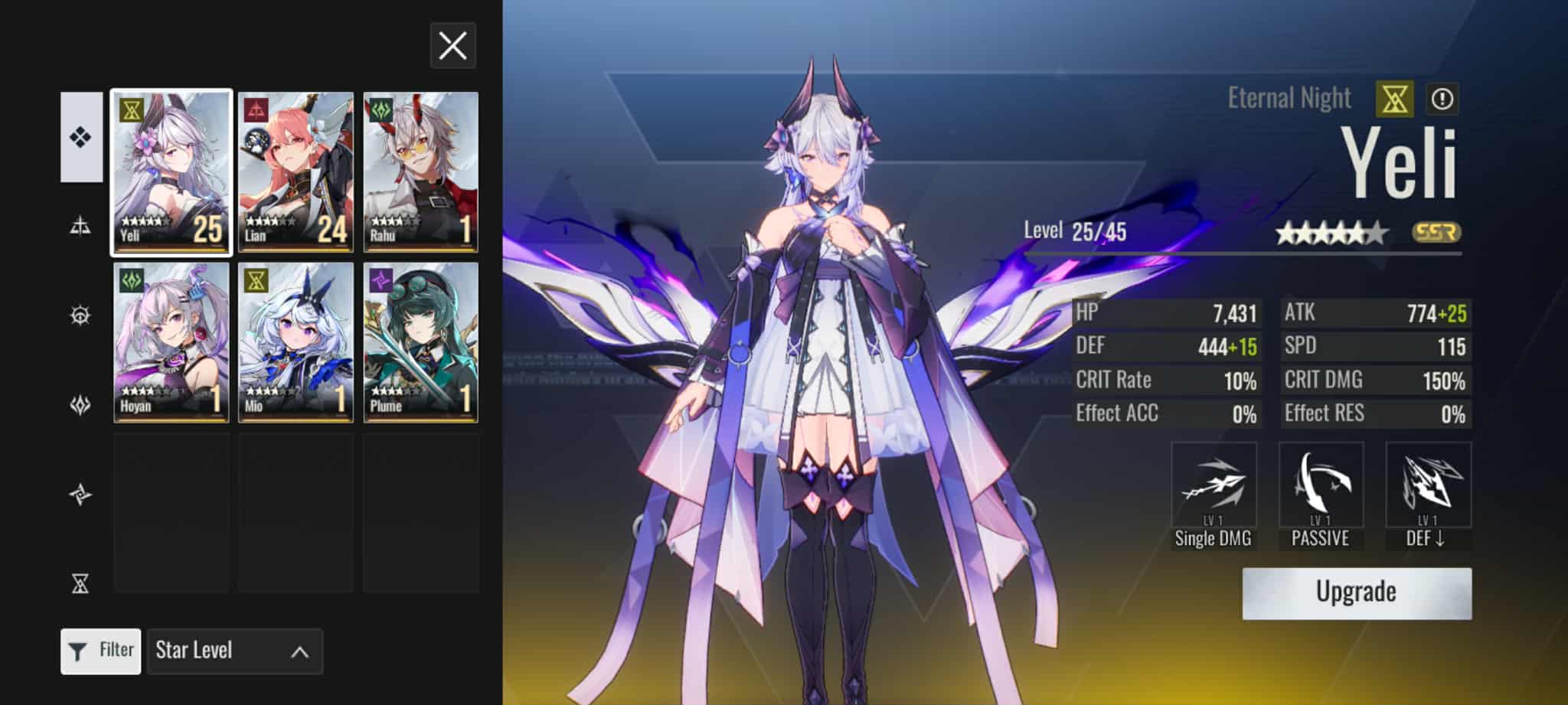Screen dimensions: 1568x705
Task: Select Hoyan's character card
Action: tap(171, 342)
